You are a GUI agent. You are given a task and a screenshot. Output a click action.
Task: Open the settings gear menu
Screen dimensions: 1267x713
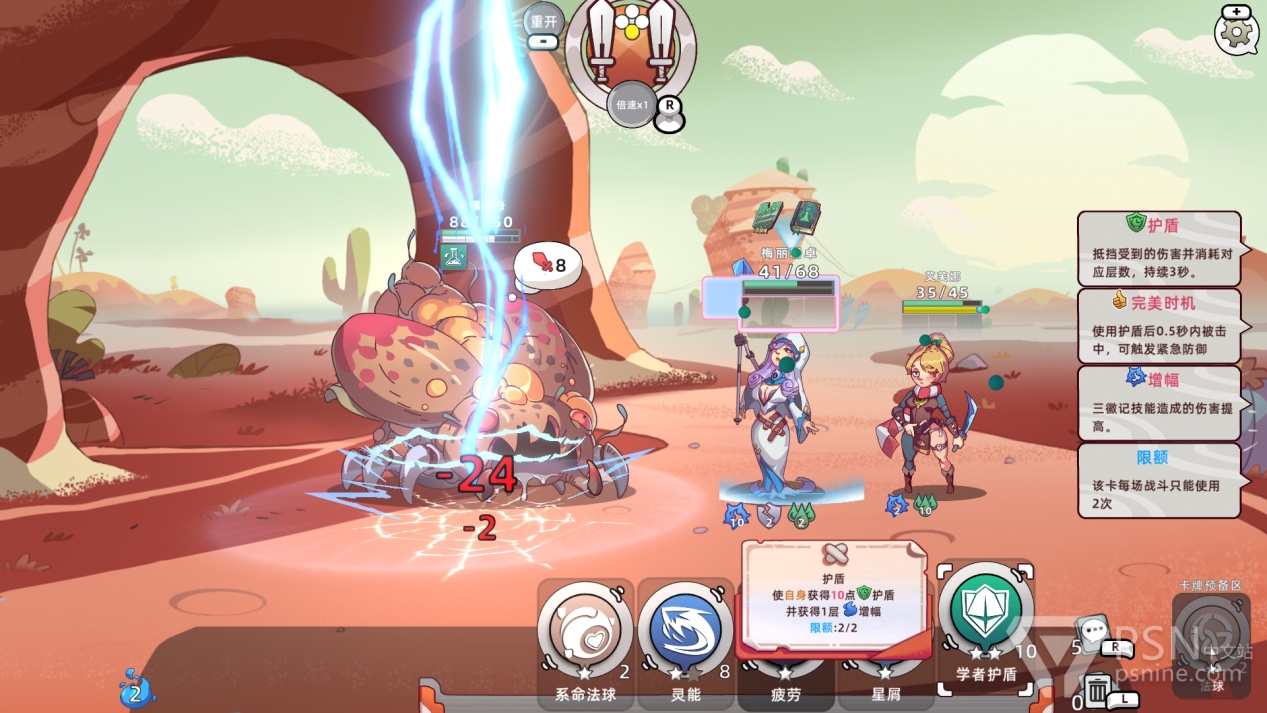[x=1237, y=32]
